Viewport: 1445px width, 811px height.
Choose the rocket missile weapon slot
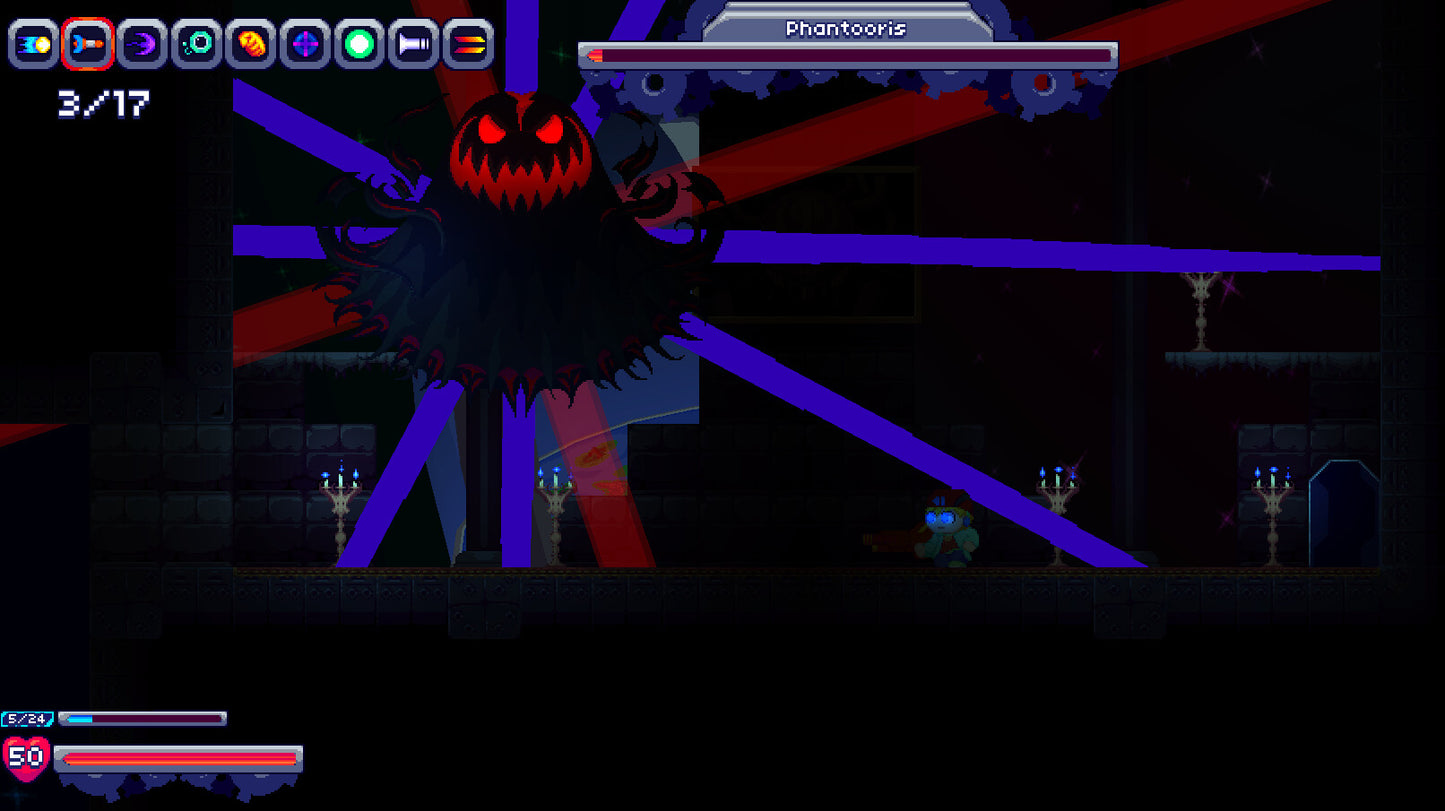tap(88, 45)
